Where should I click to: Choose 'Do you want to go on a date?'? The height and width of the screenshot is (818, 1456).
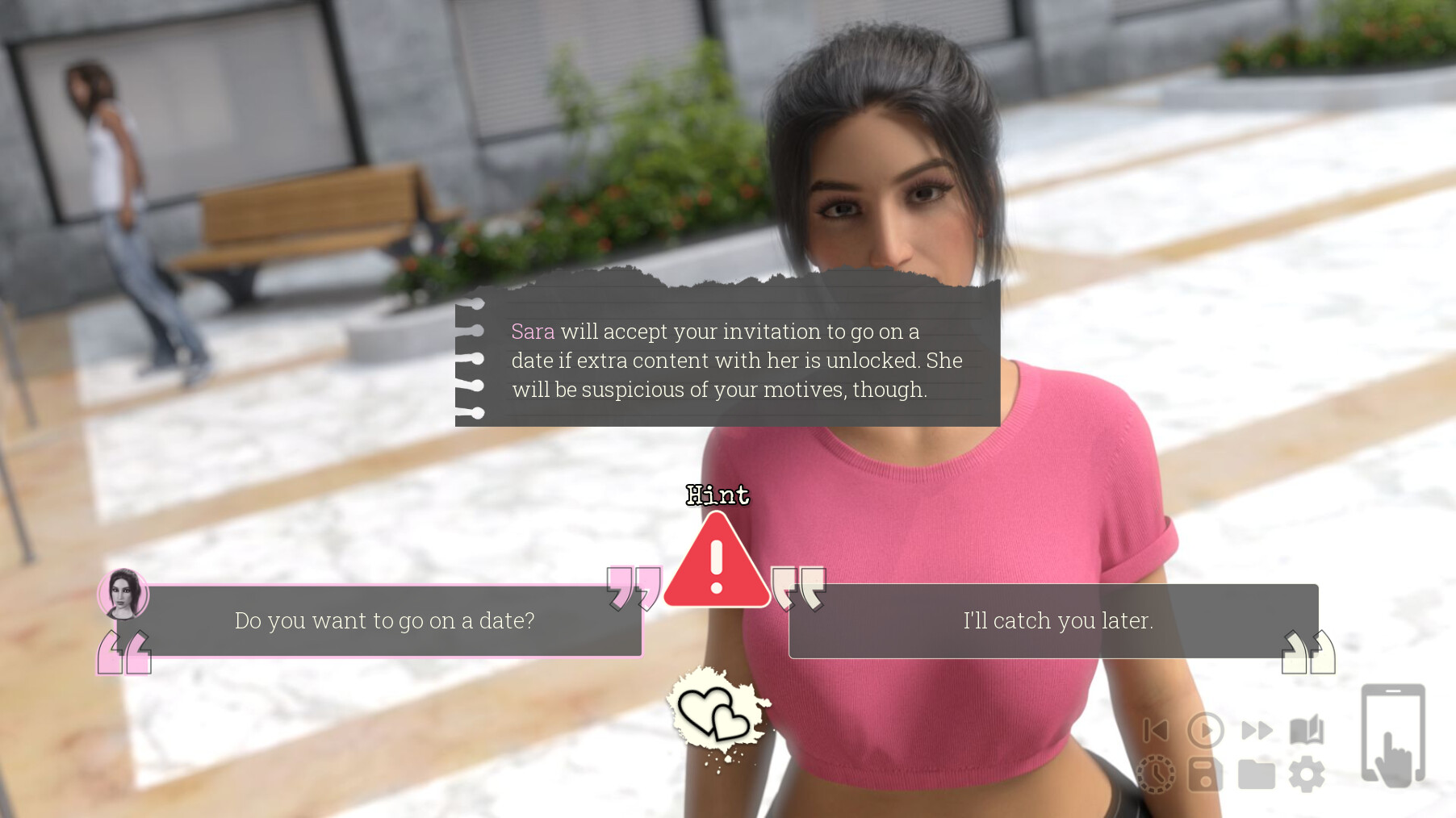(x=385, y=621)
